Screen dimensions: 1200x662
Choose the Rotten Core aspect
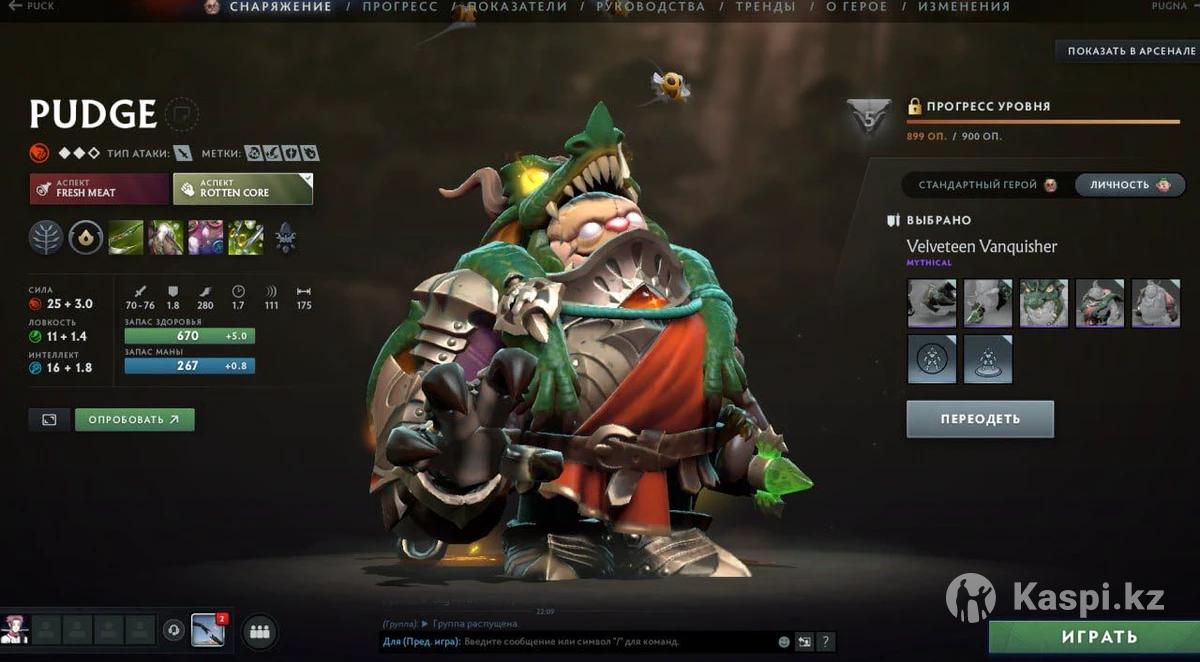tap(242, 188)
